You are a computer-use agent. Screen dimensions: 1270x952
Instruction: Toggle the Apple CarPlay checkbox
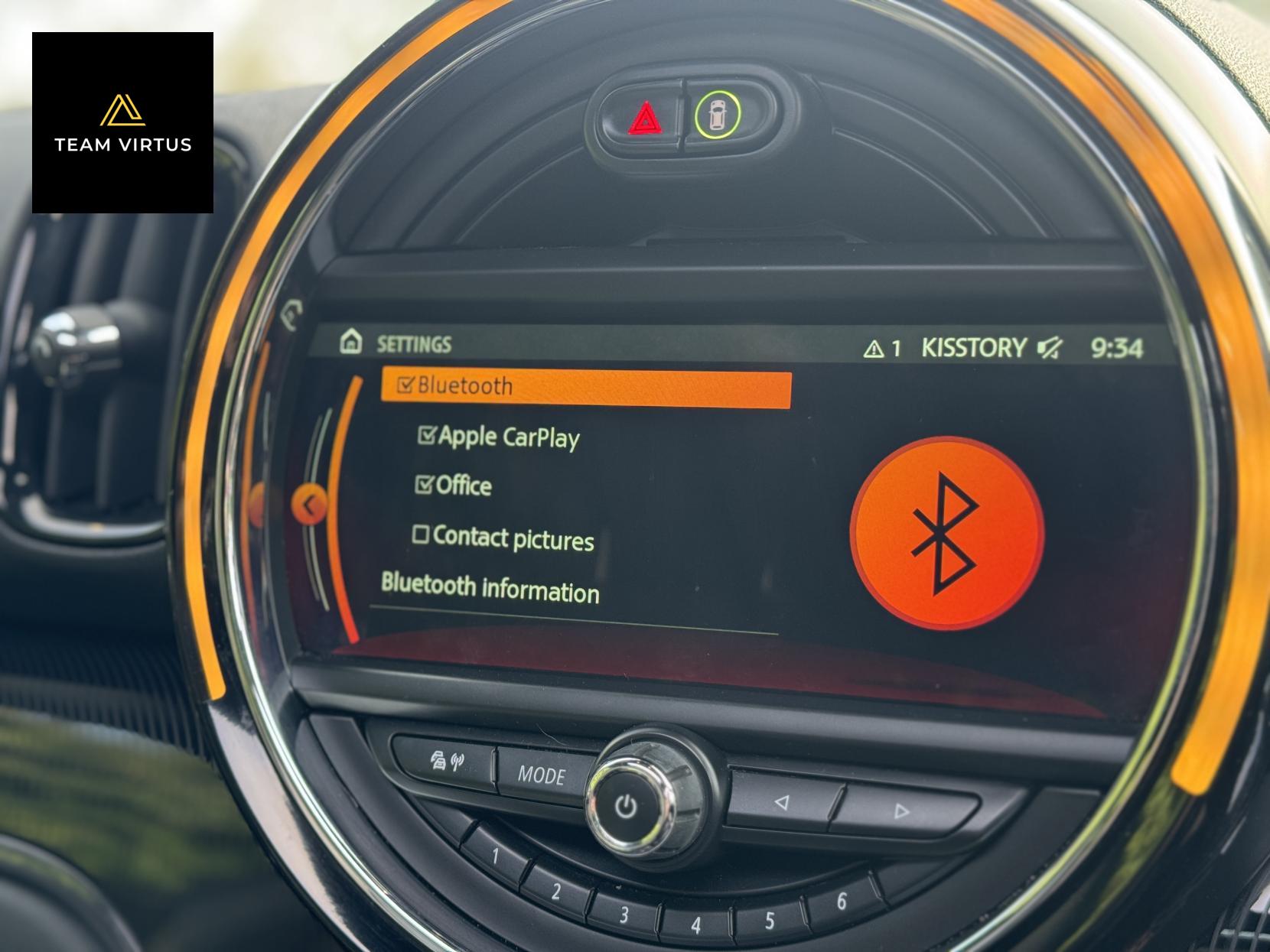pos(427,436)
